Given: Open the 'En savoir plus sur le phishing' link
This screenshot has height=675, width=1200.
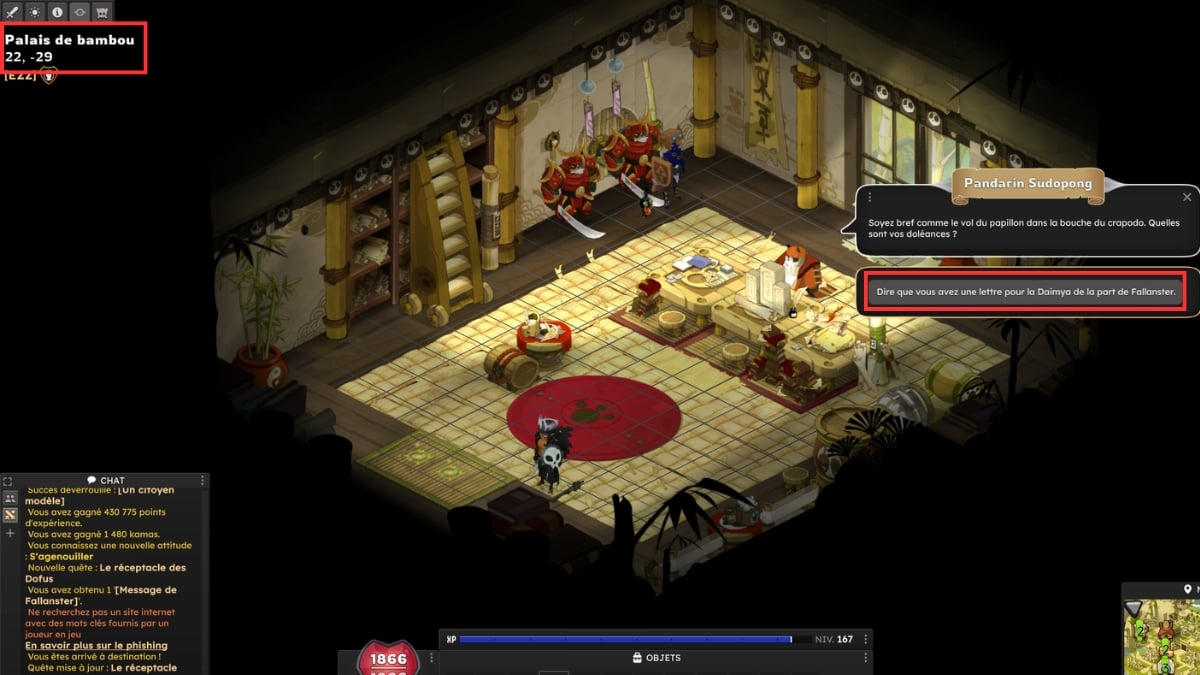Looking at the screenshot, I should (96, 646).
